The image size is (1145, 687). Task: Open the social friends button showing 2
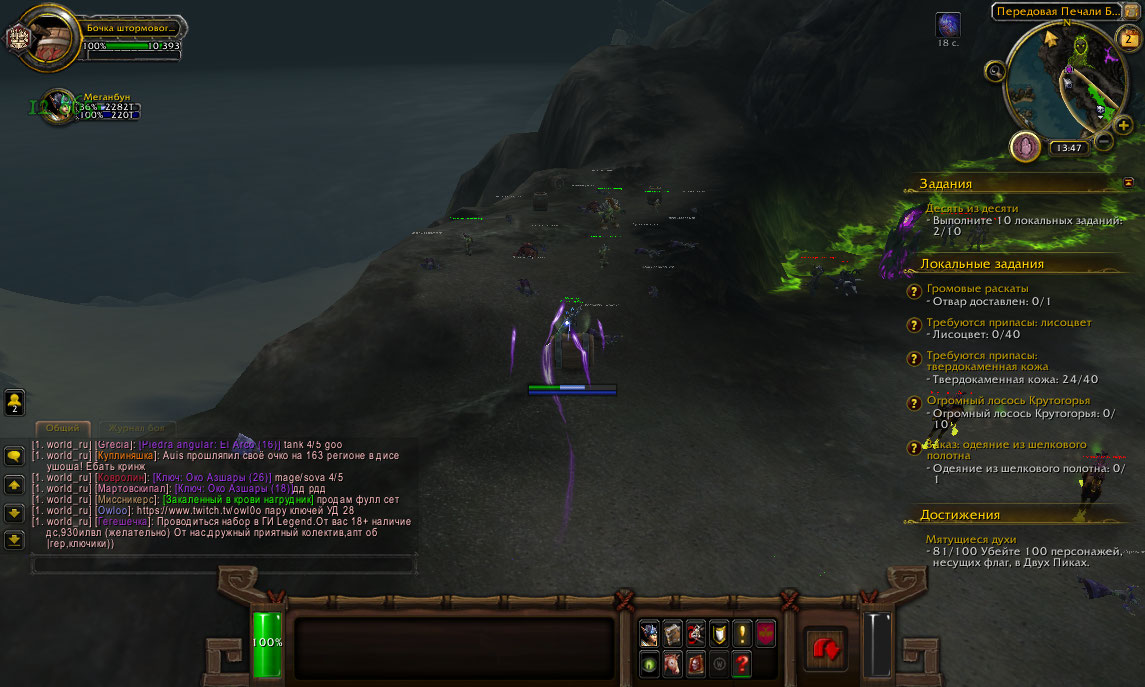[x=15, y=402]
